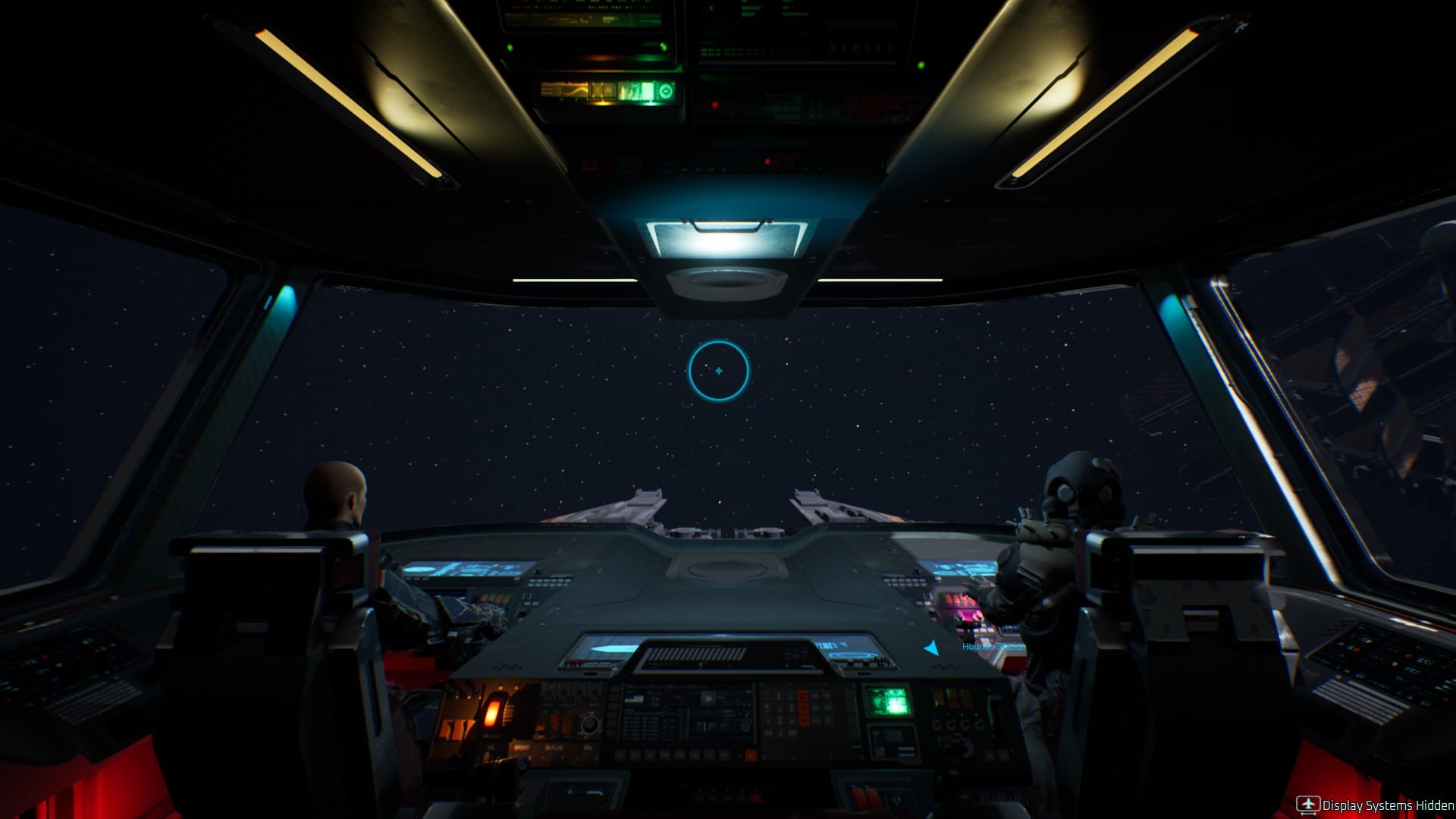The height and width of the screenshot is (819, 1456).
Task: Click the Hounds Station text label
Action: (x=992, y=646)
